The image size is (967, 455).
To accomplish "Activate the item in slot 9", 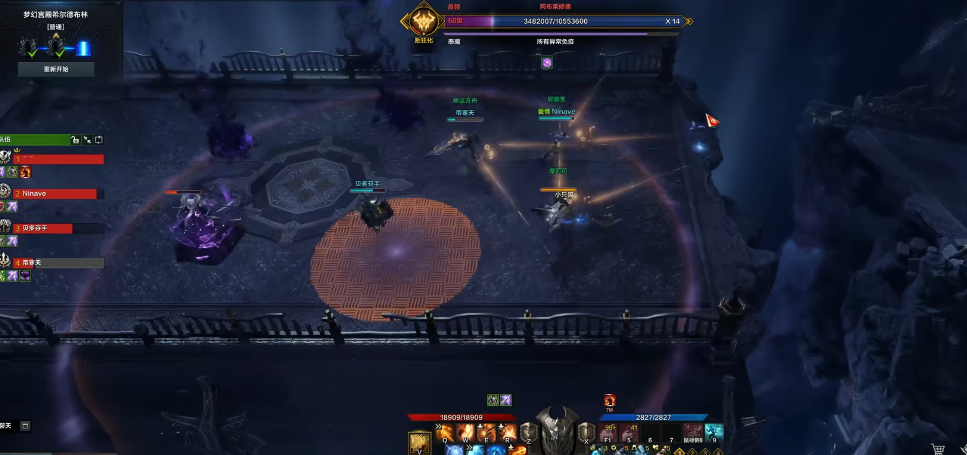I will coord(713,432).
